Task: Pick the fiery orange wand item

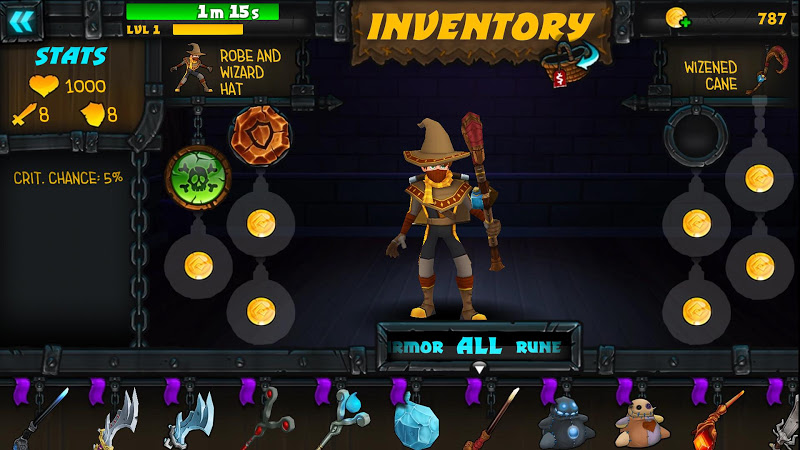Action: tap(716, 418)
